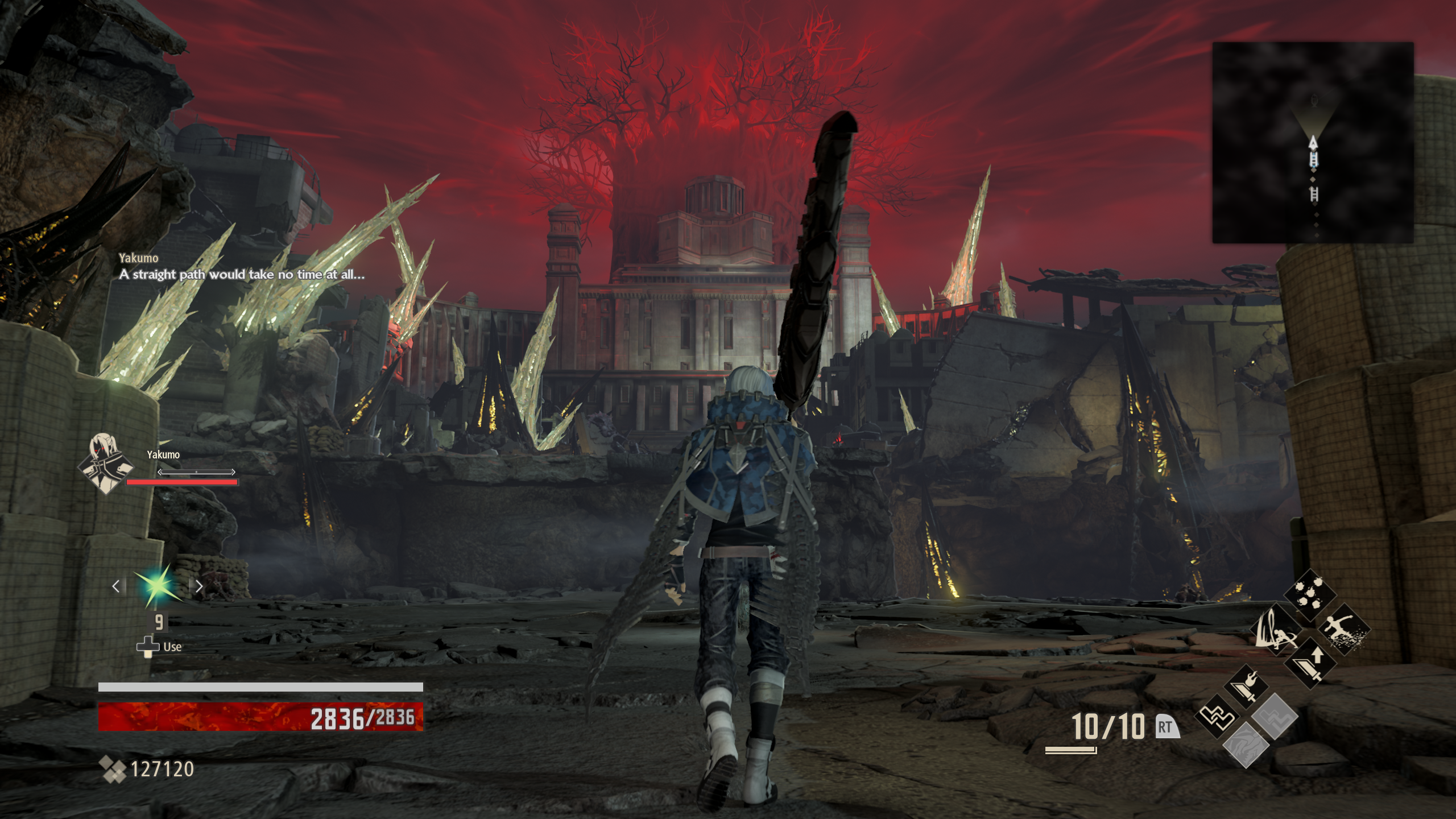Select the greyed-out clawed gauntlet icon

tap(1246, 745)
